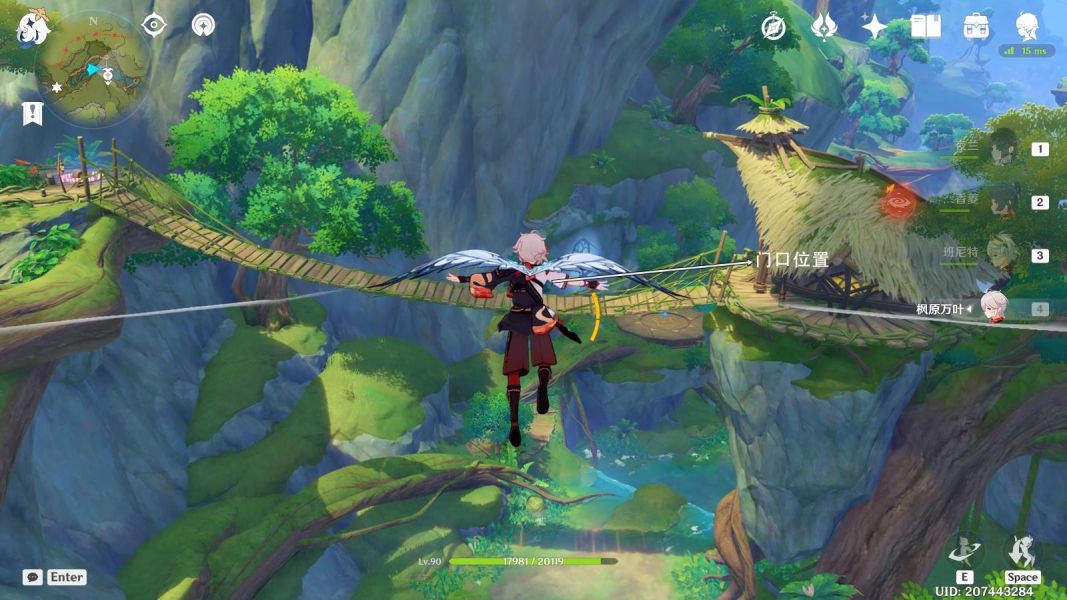Open the backpack inventory

[x=976, y=27]
